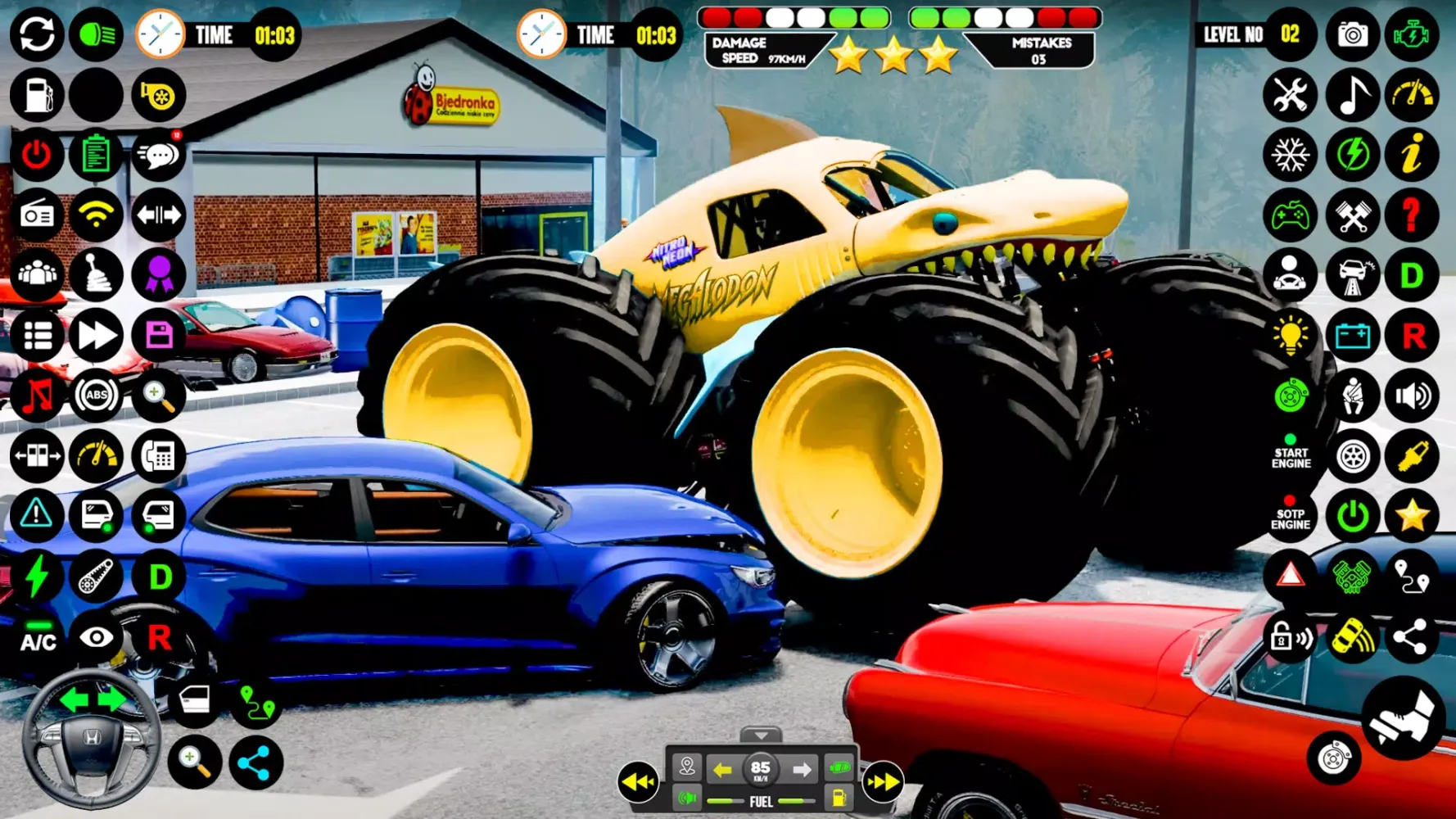The image size is (1456, 819).
Task: Toggle the headlights with the green headlight icon
Action: (x=95, y=34)
